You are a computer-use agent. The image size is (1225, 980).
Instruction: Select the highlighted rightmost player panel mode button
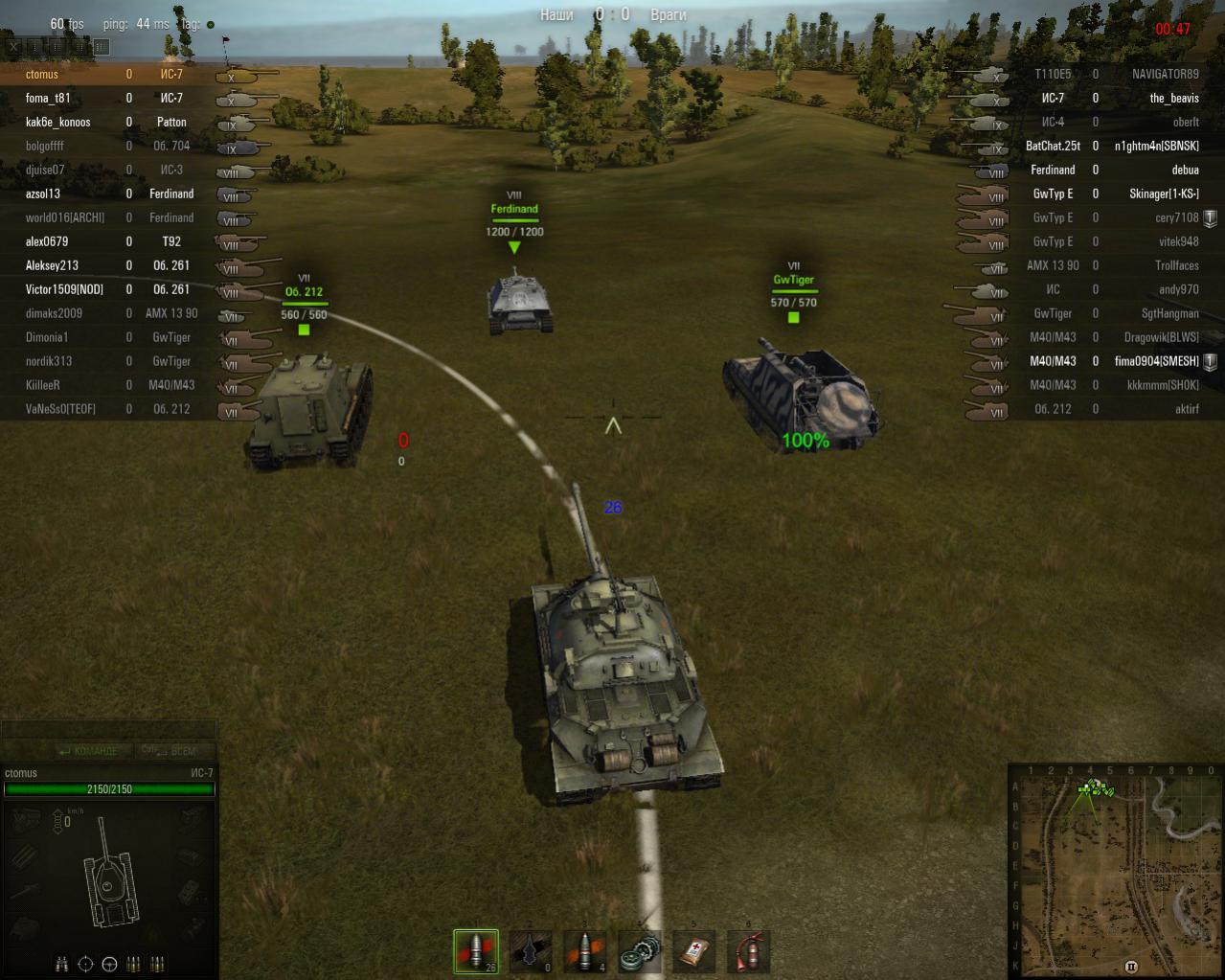(101, 46)
